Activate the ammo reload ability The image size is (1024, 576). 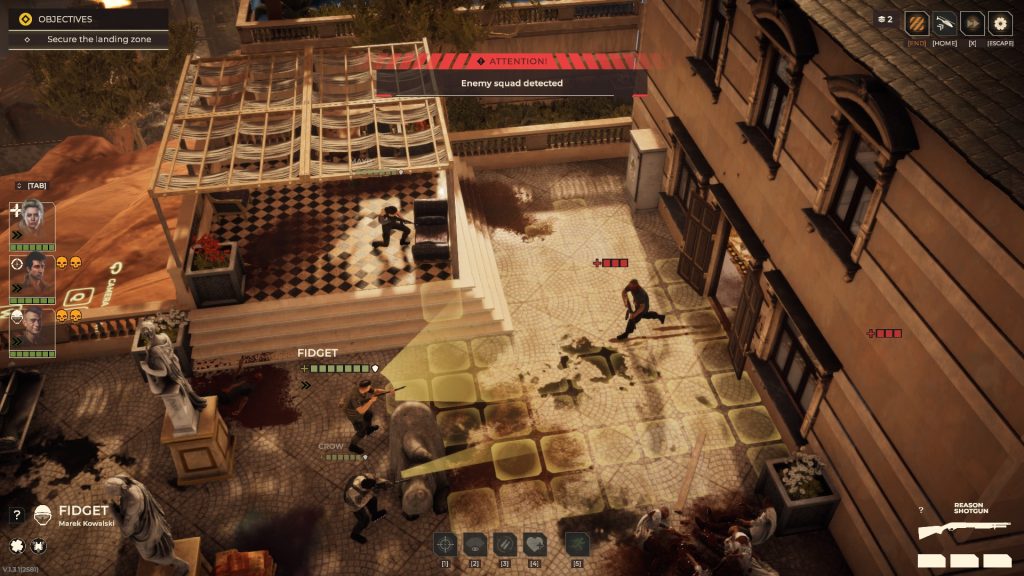[x=505, y=543]
